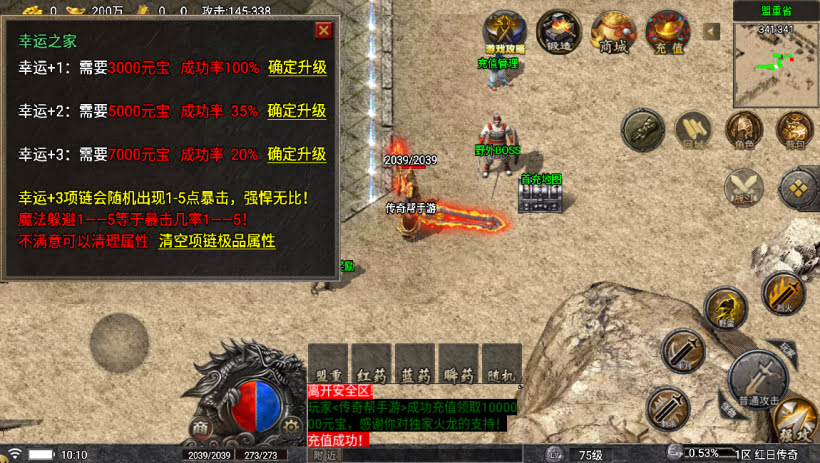Screen dimensions: 820x463
Task: Open the 角色 character sheet
Action: coord(743,130)
